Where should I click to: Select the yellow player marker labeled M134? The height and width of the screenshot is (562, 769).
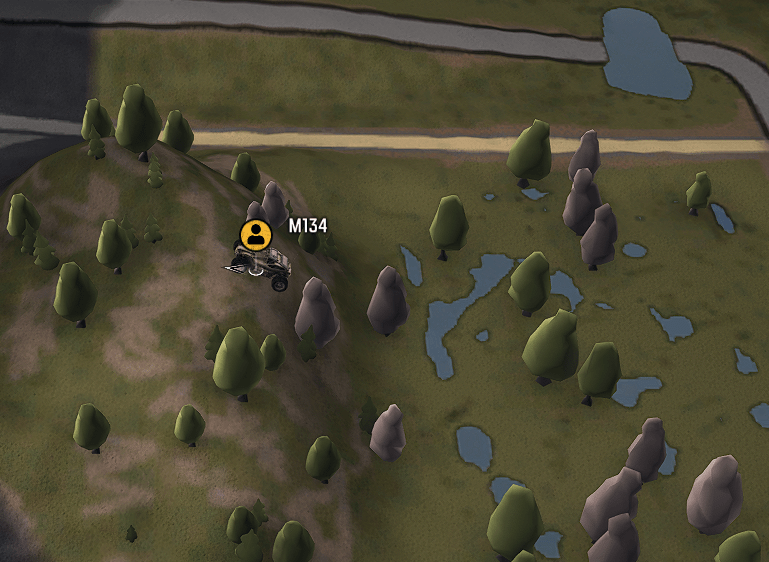256,235
